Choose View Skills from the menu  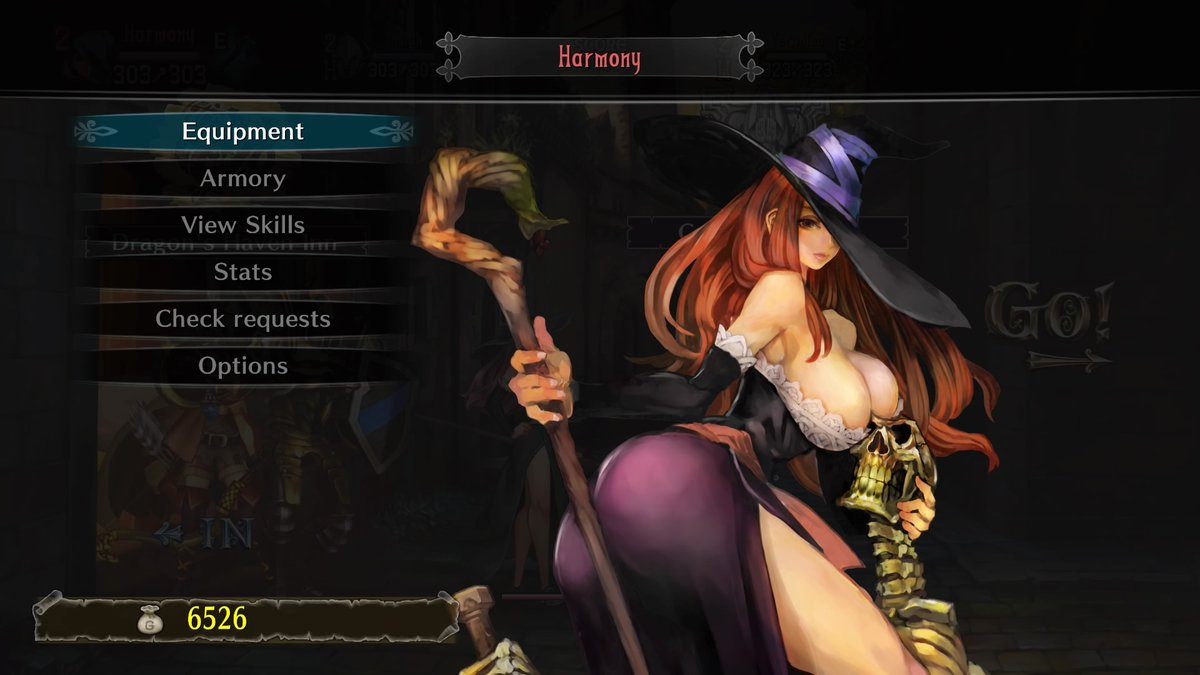click(x=243, y=225)
